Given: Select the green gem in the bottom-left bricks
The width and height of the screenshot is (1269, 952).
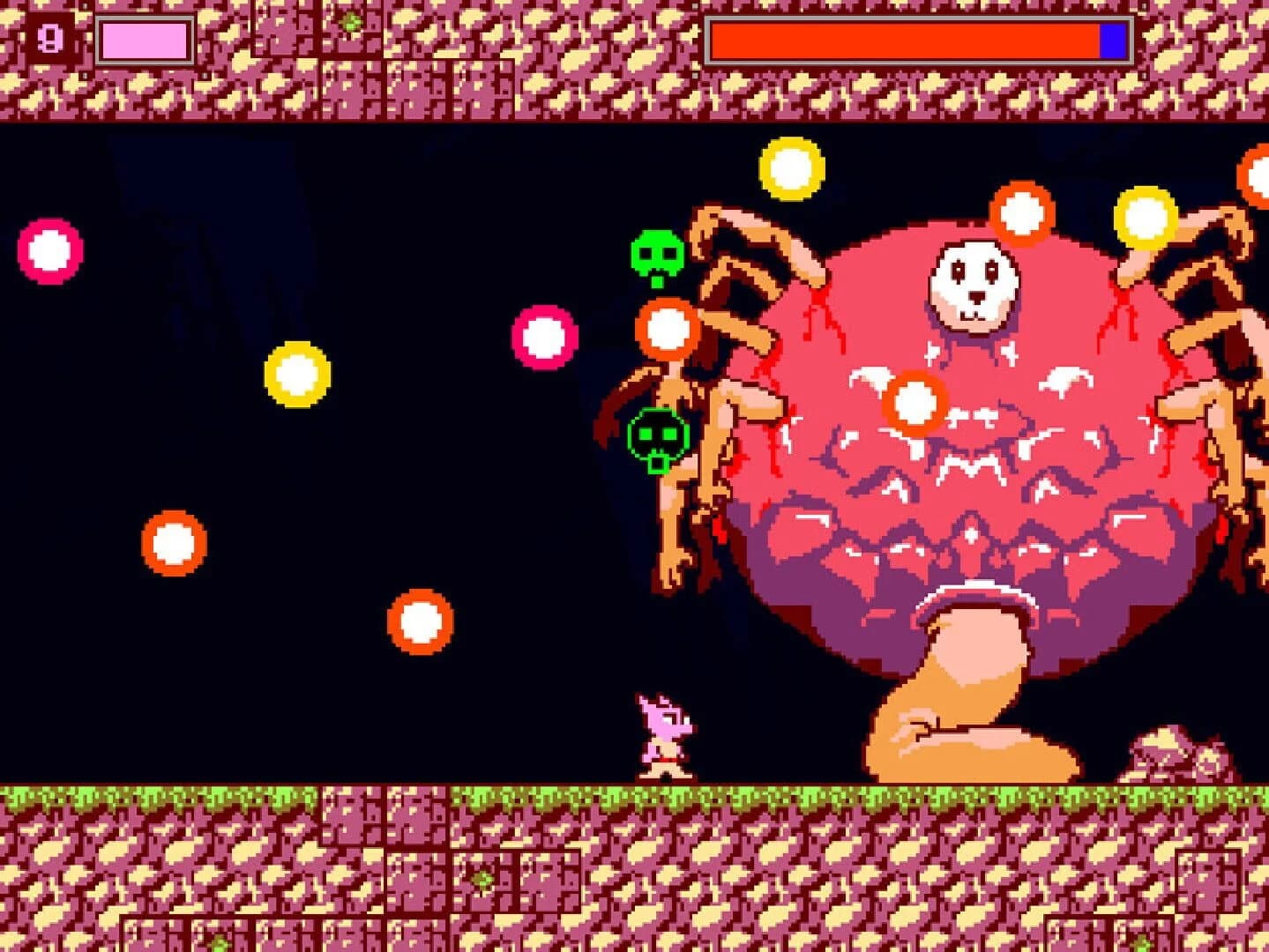Looking at the screenshot, I should 481,880.
